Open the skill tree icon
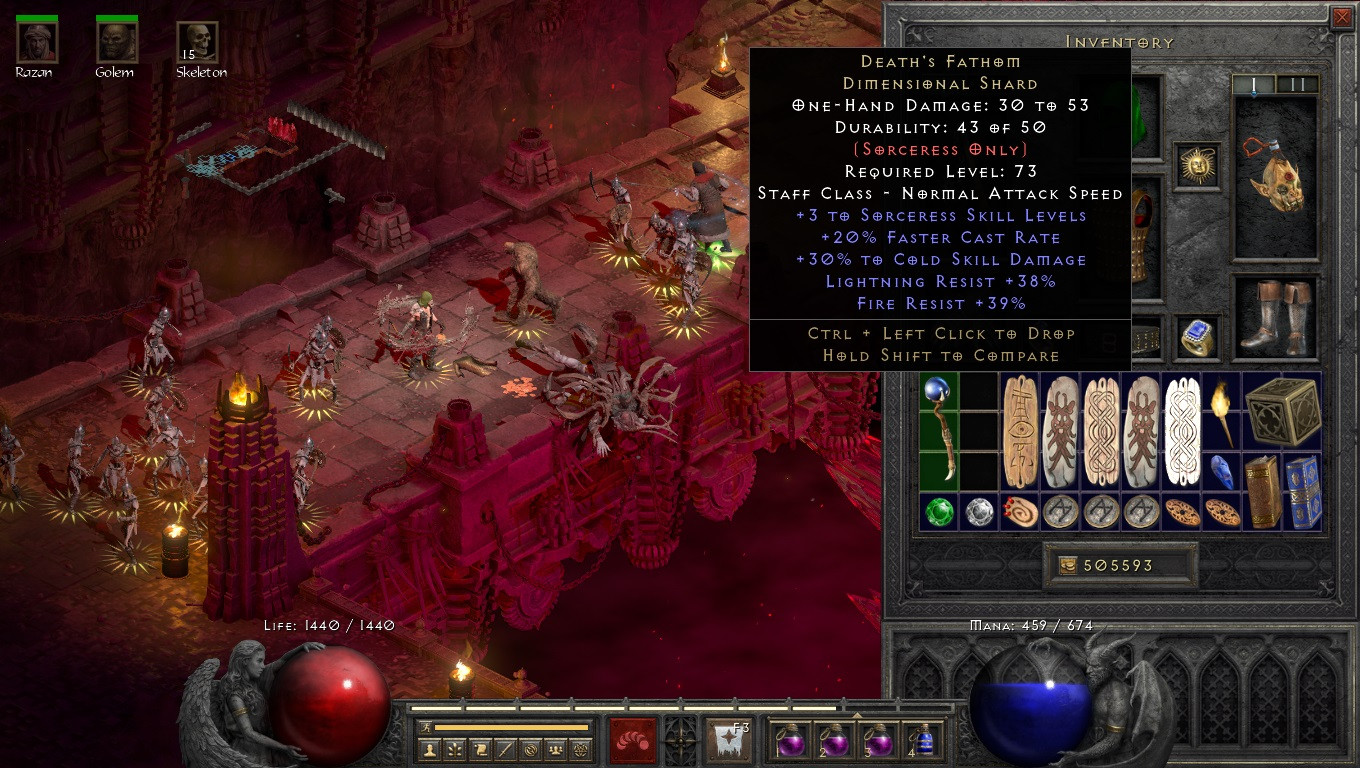Screen dimensions: 1360x768 [455, 749]
